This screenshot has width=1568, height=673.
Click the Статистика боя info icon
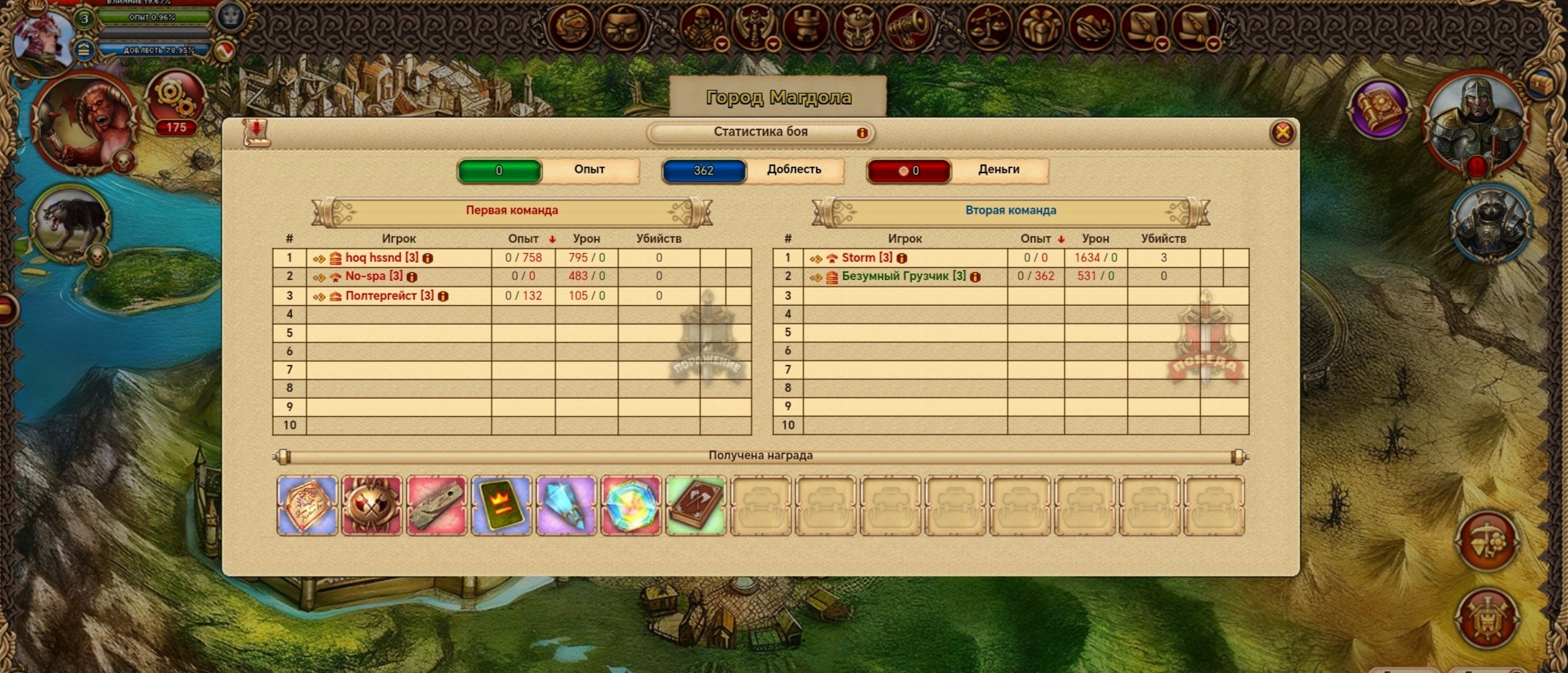pyautogui.click(x=862, y=133)
